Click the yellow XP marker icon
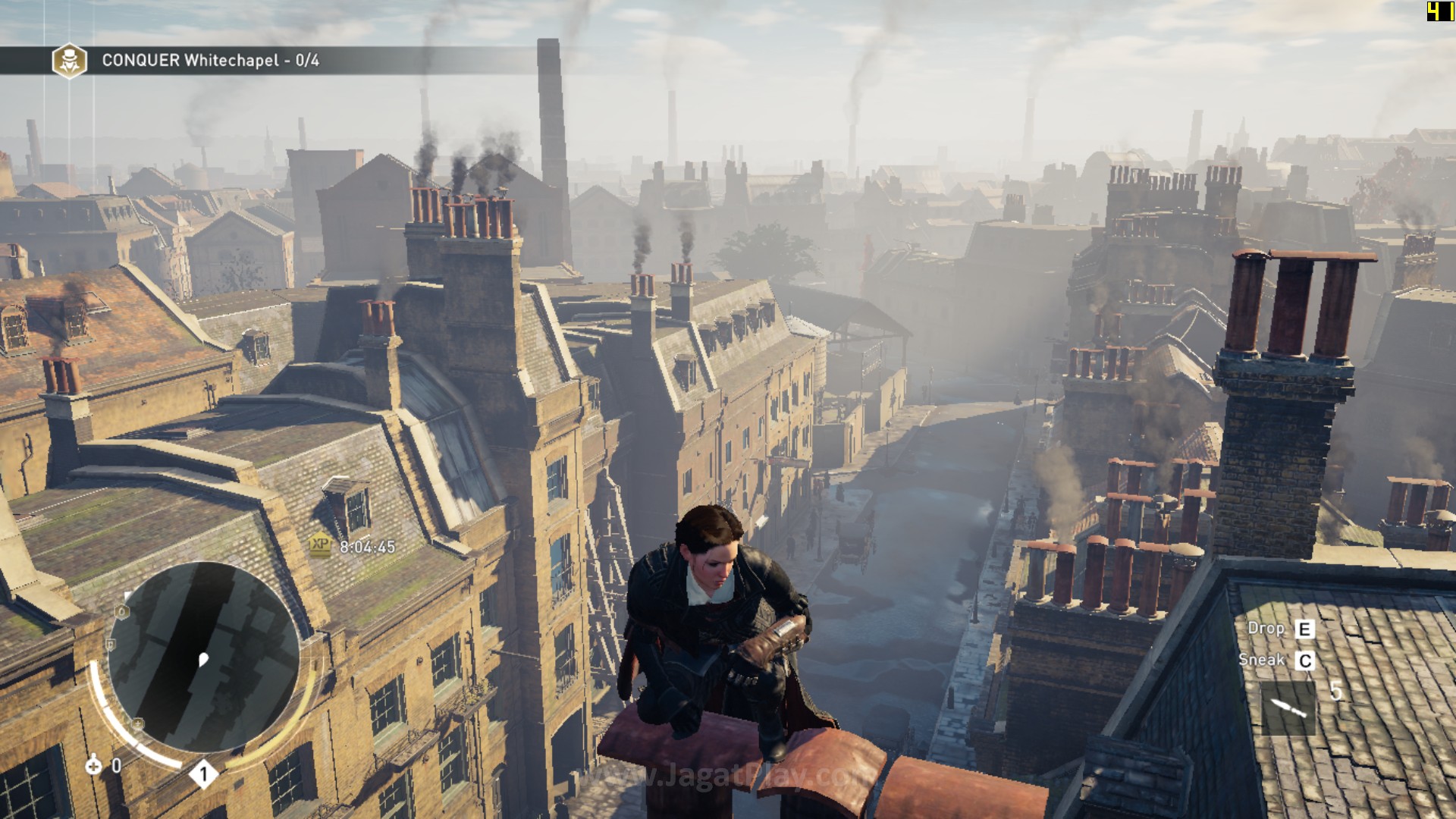The image size is (1456, 819). click(320, 544)
